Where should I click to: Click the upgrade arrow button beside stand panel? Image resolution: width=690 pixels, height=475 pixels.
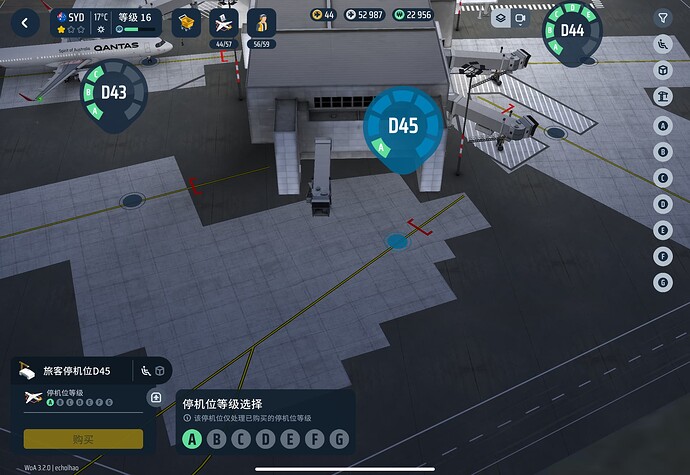(x=156, y=398)
